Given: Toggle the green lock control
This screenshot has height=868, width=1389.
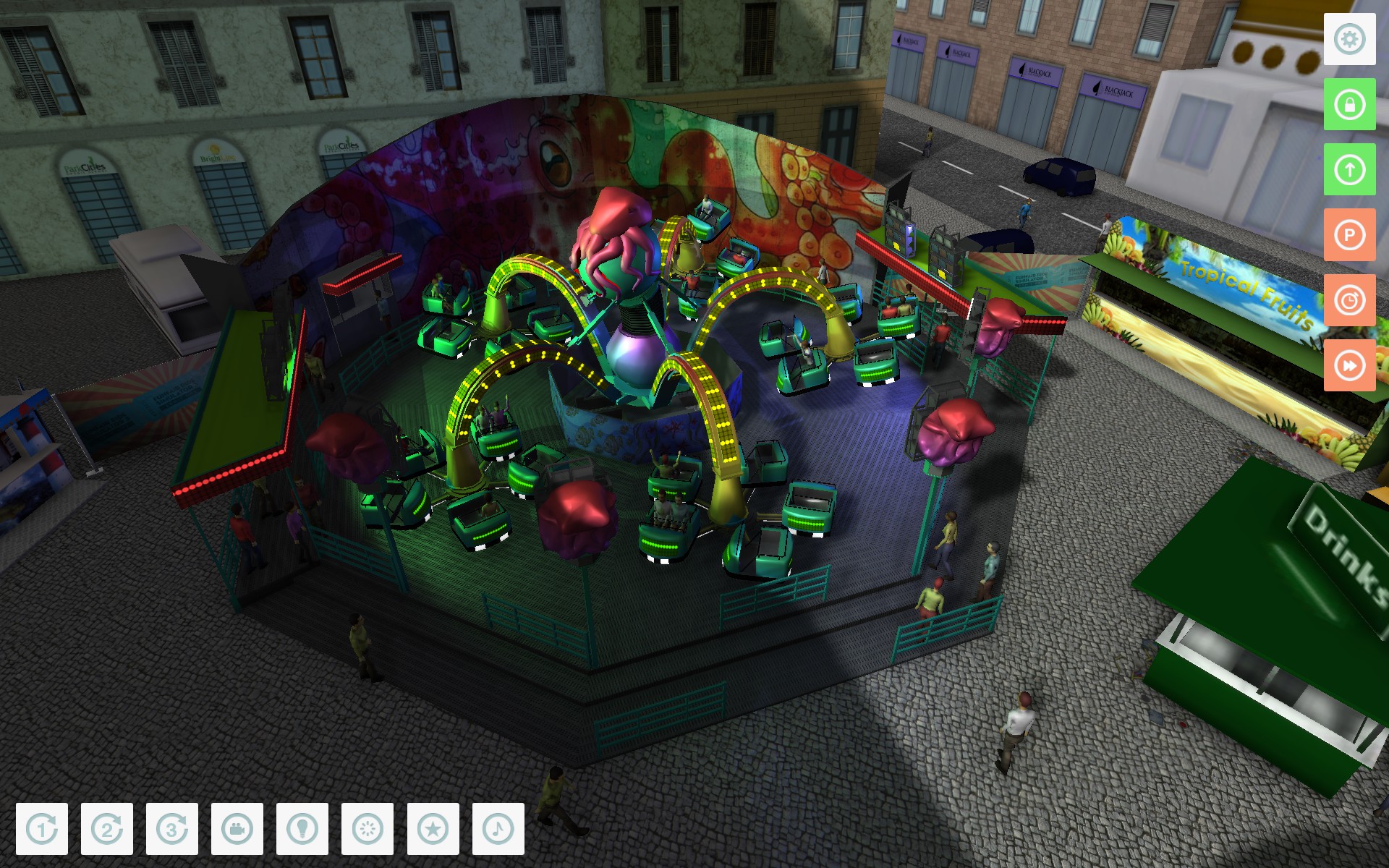Looking at the screenshot, I should (x=1348, y=105).
